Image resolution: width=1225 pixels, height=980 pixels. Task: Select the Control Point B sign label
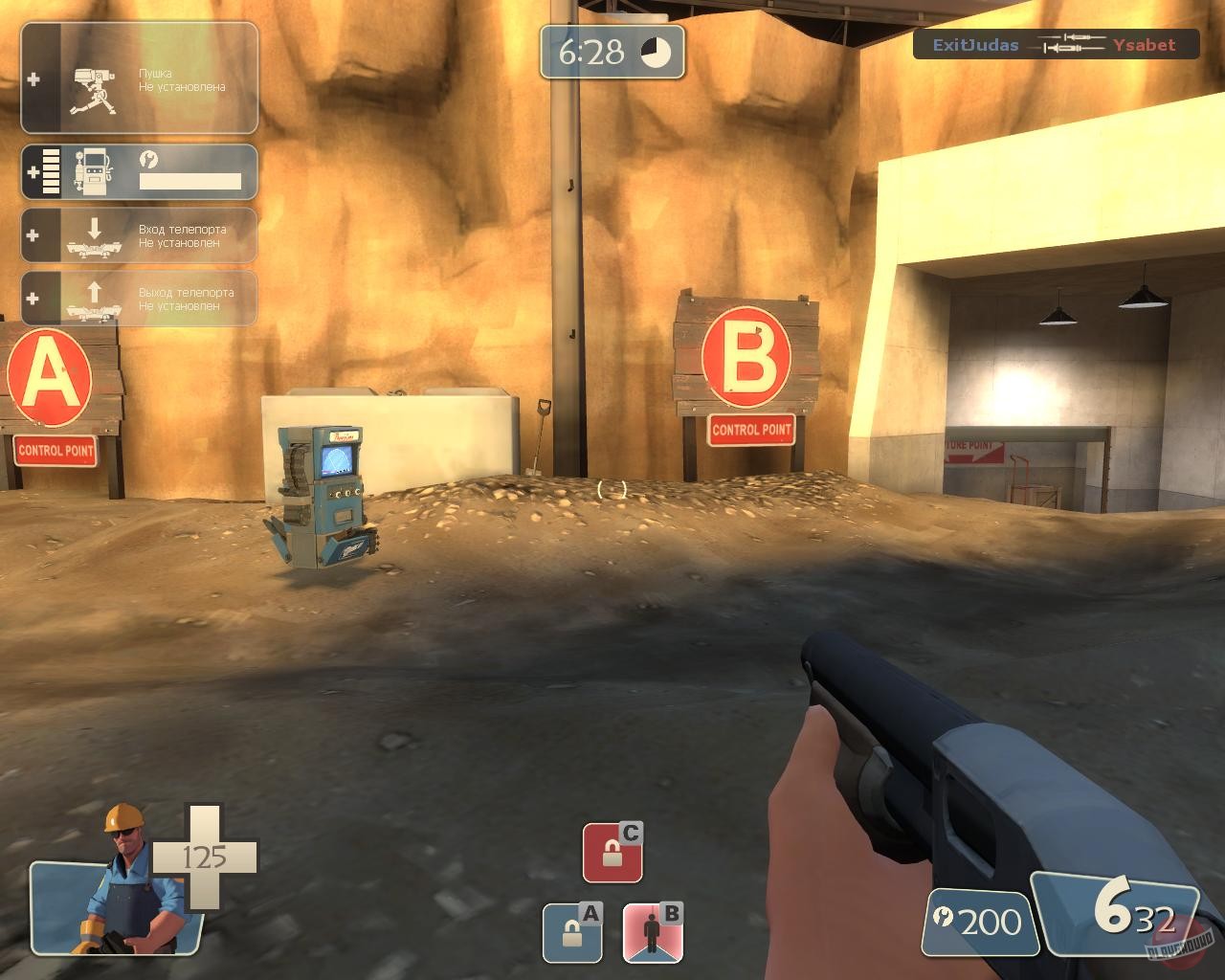tap(751, 431)
